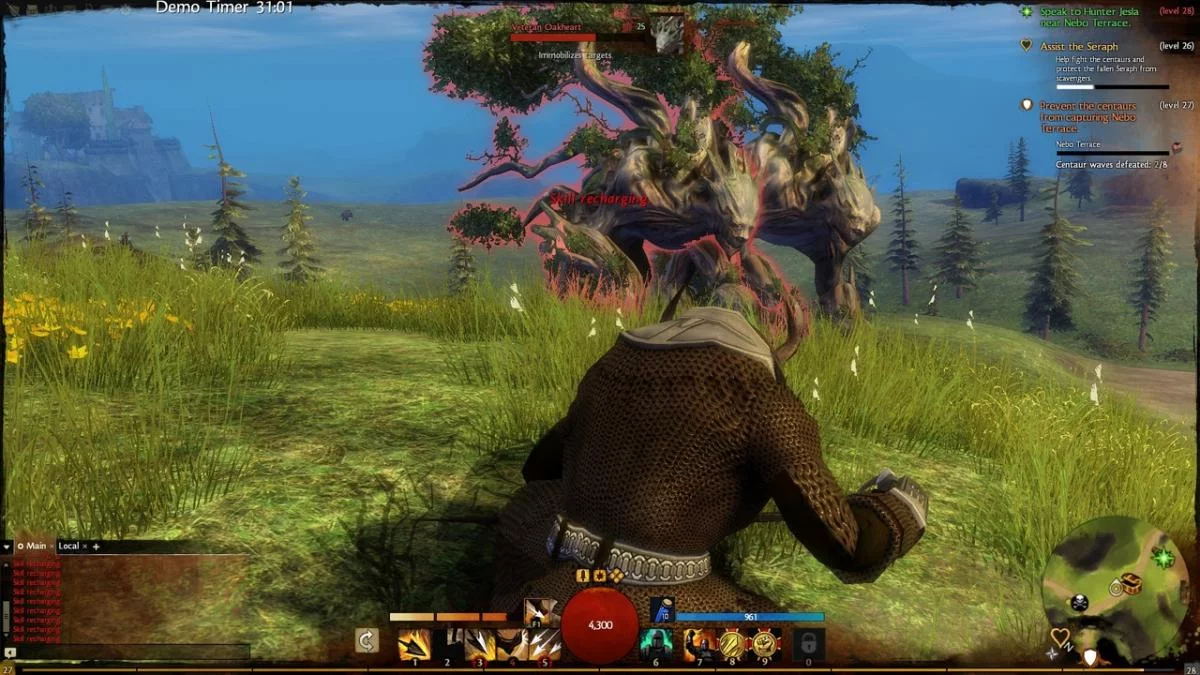Switch to the Local chat tab
This screenshot has height=675, width=1200.
point(68,546)
